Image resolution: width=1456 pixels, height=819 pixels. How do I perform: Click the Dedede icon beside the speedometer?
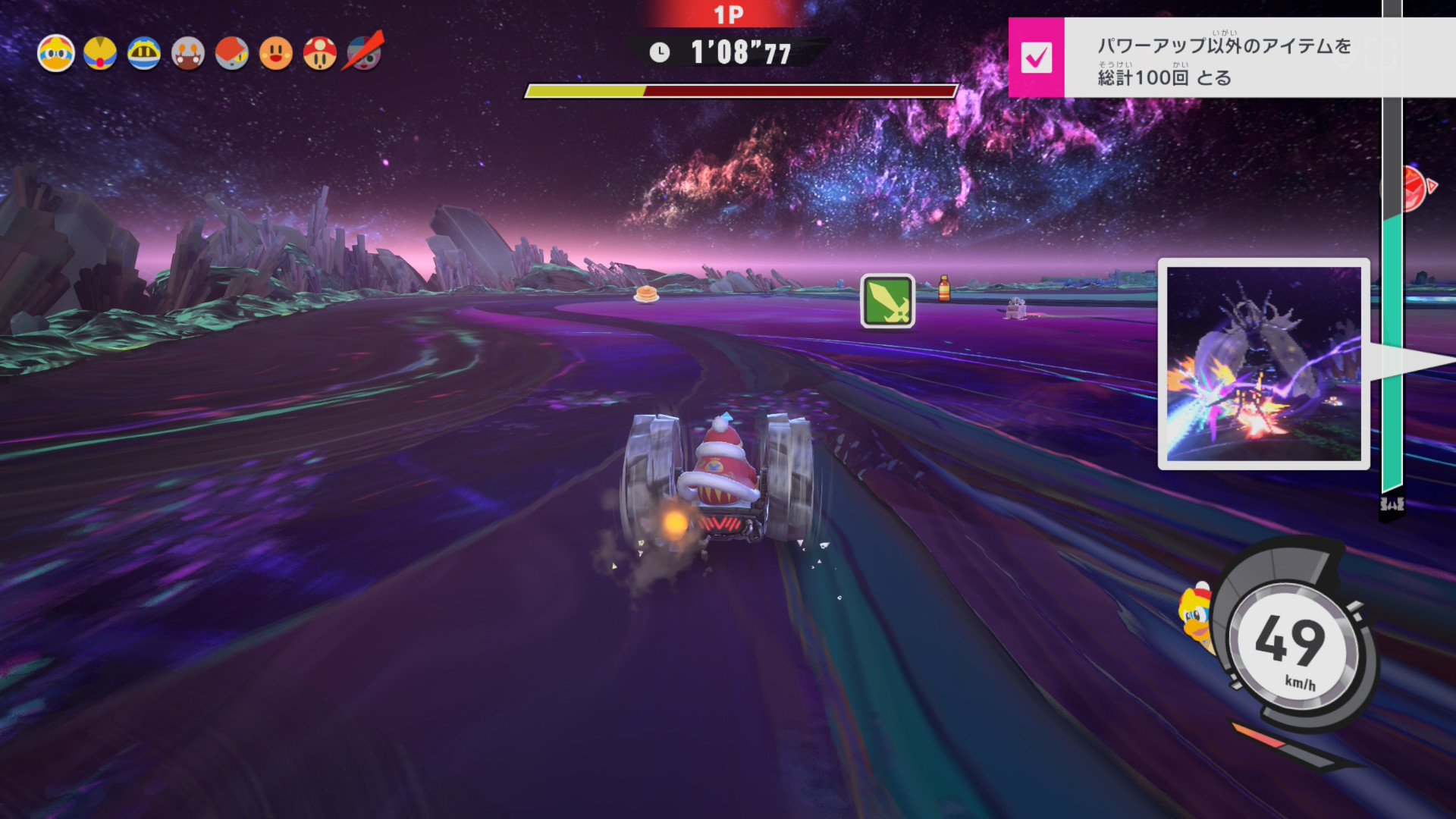point(1196,616)
